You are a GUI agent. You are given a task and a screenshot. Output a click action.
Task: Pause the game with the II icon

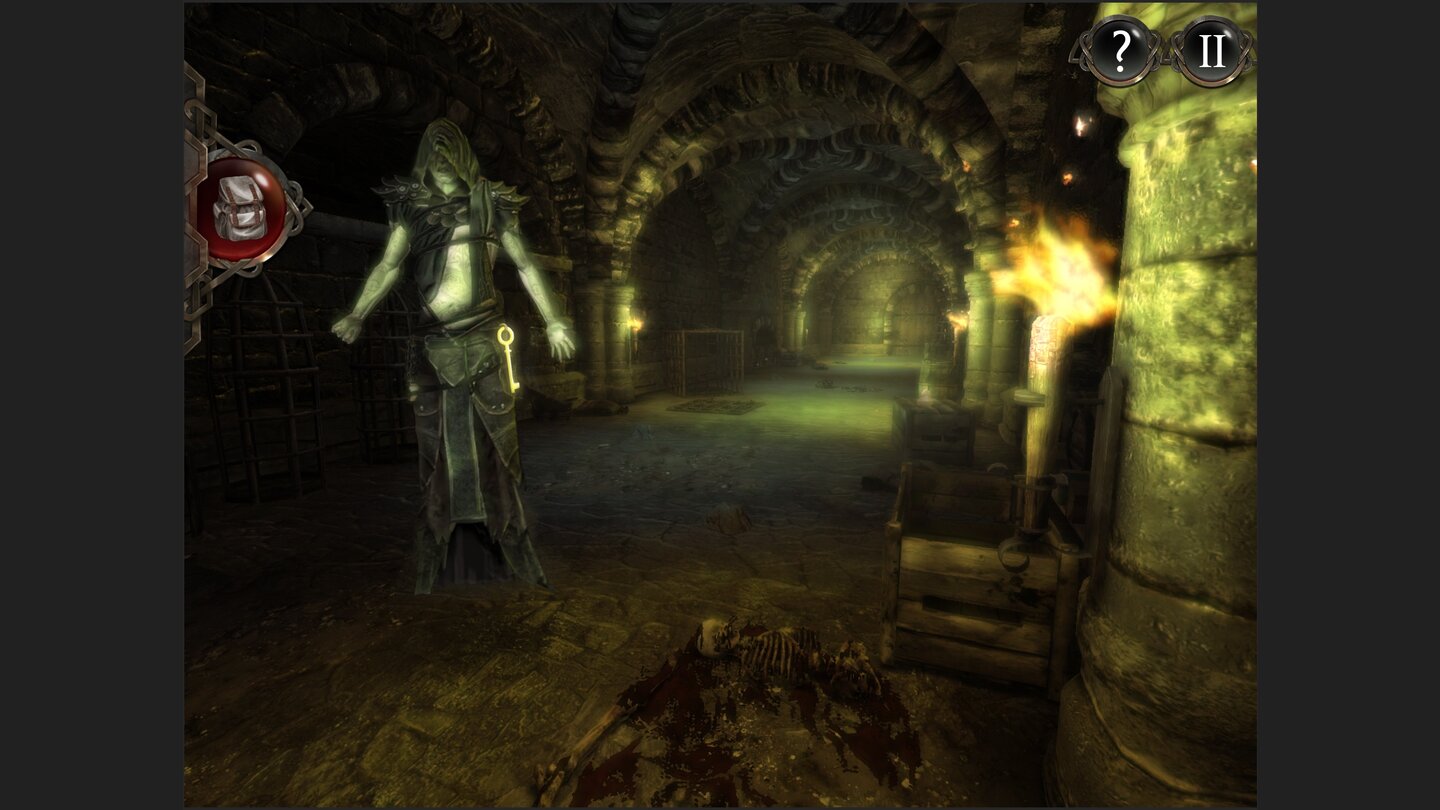tap(1213, 48)
